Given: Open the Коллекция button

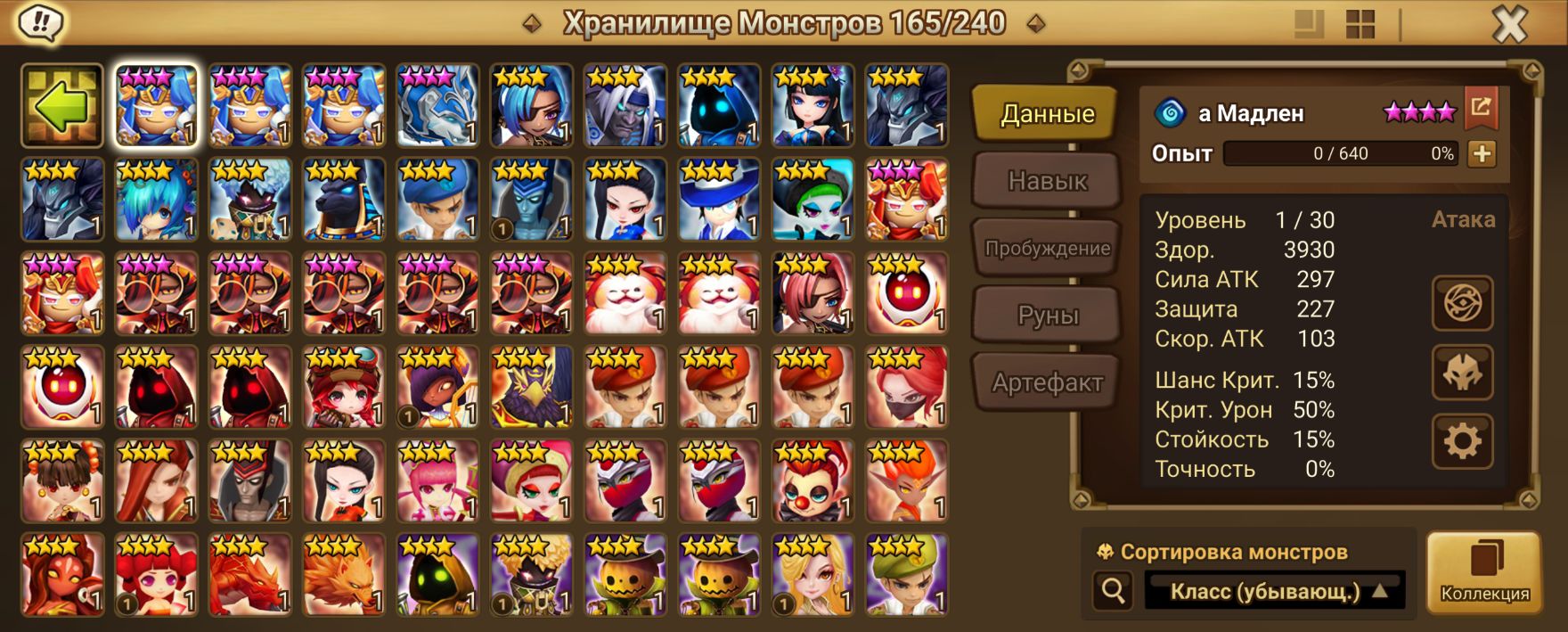Looking at the screenshot, I should [x=1484, y=573].
